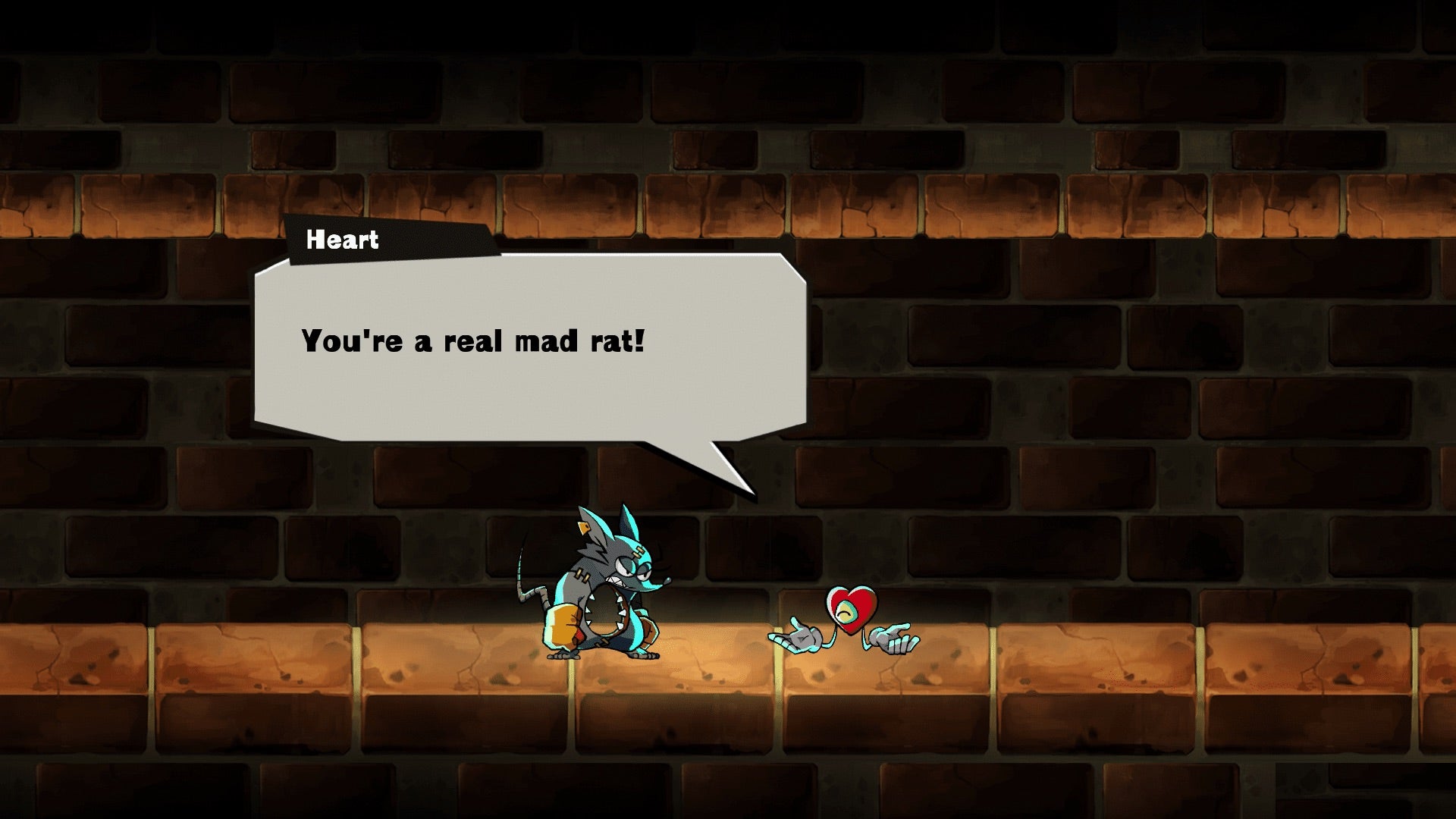1456x819 pixels.
Task: Click the dialogue speech bubble to advance
Action: pyautogui.click(x=531, y=356)
